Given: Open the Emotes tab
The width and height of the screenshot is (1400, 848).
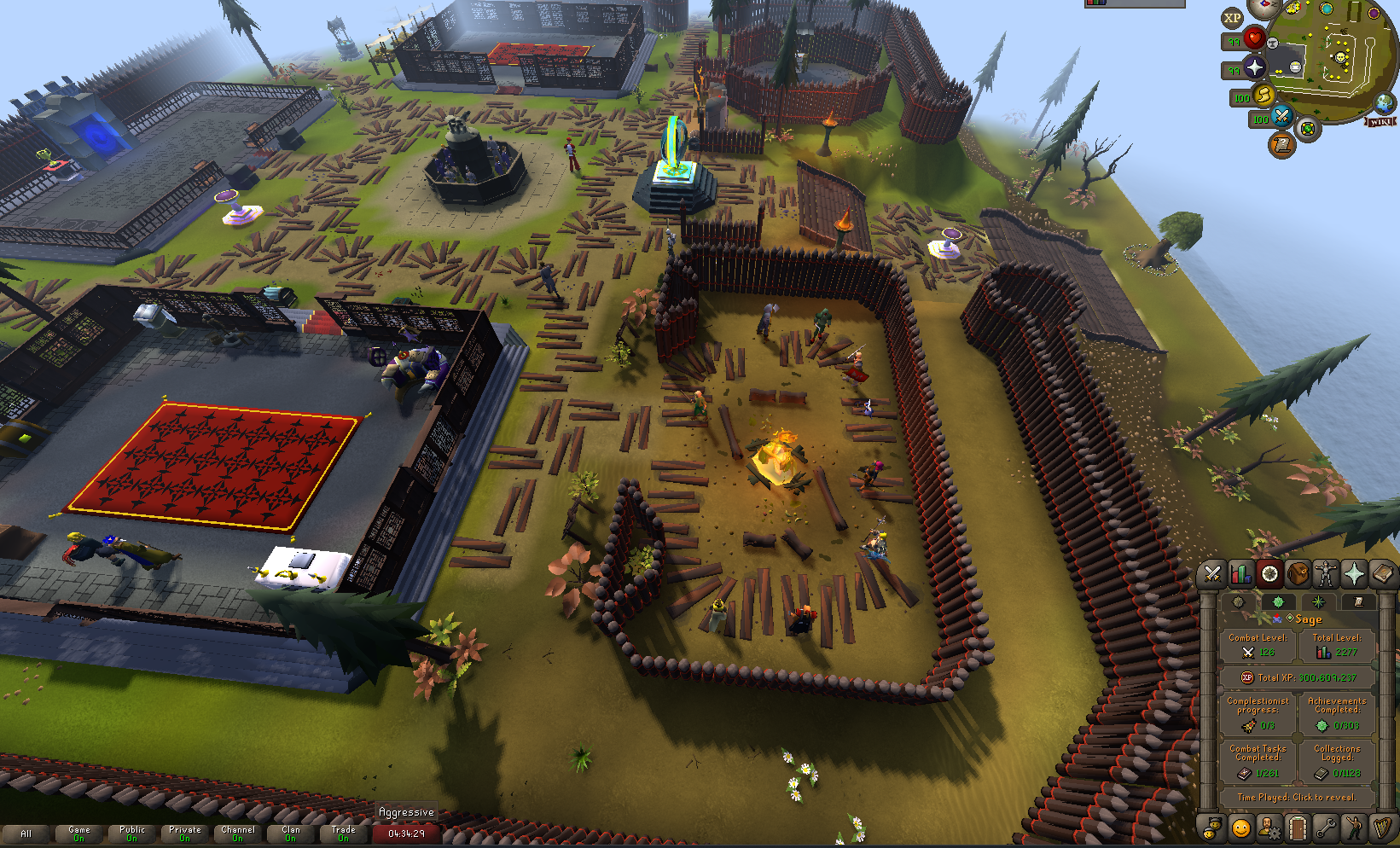Looking at the screenshot, I should coord(1354,828).
